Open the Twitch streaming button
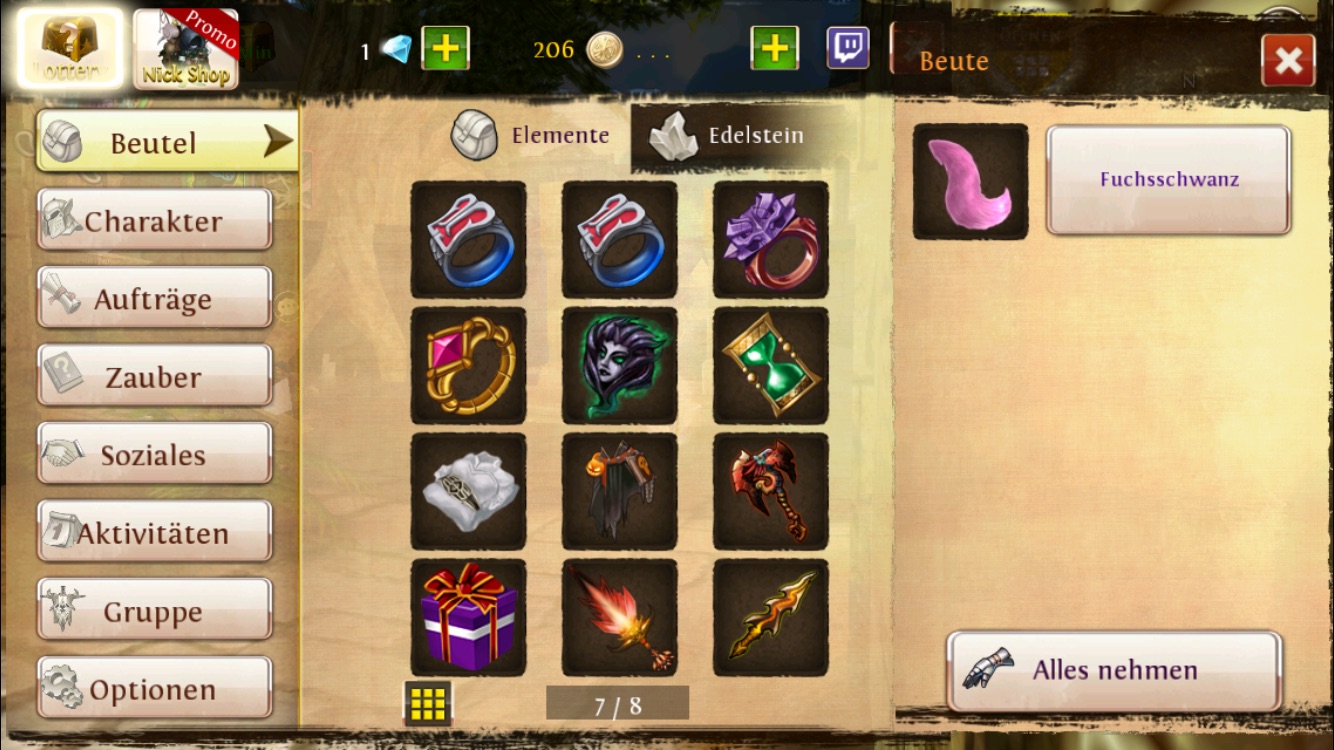The height and width of the screenshot is (750, 1334). tap(848, 48)
